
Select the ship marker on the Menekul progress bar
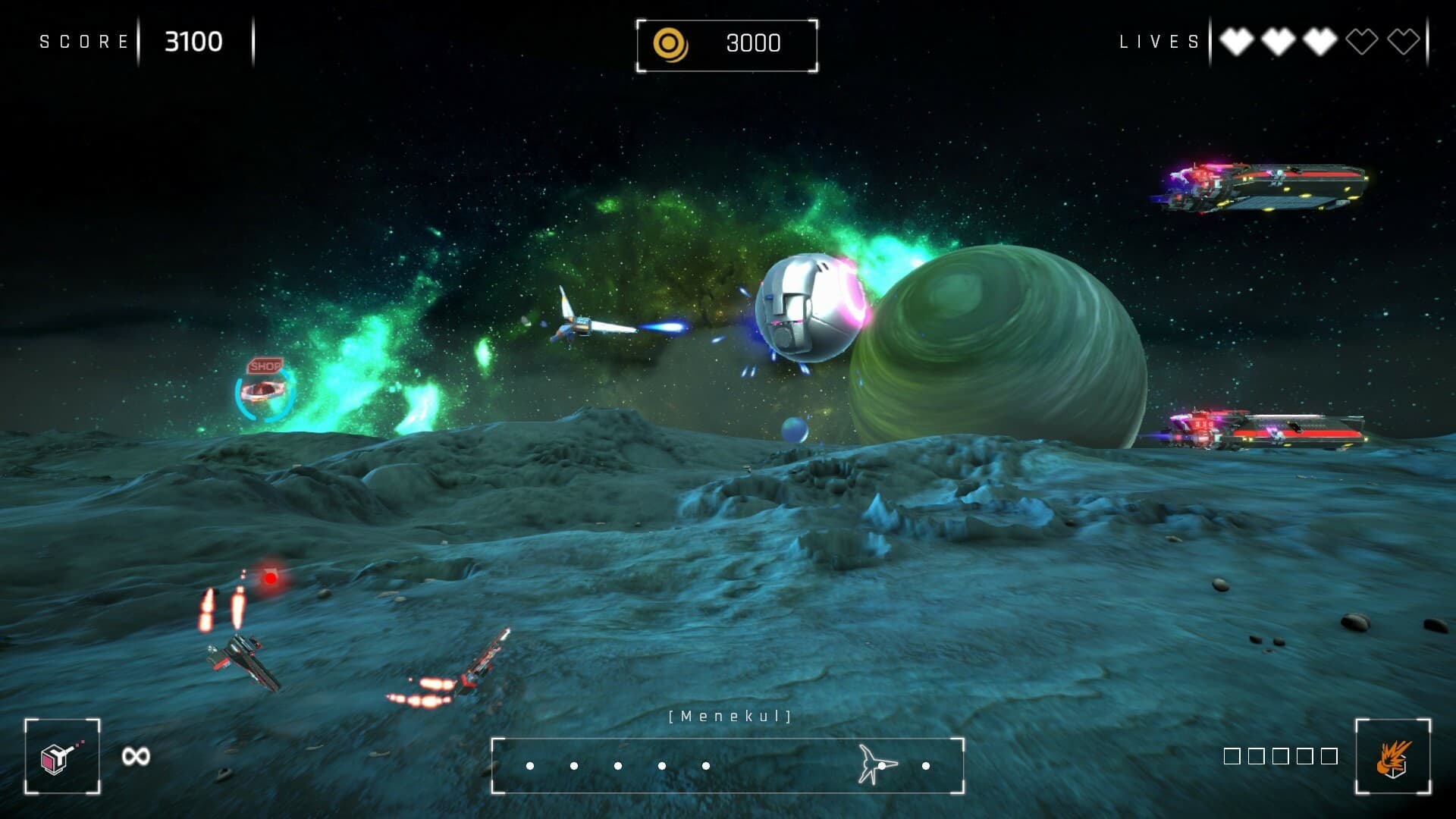(x=874, y=764)
